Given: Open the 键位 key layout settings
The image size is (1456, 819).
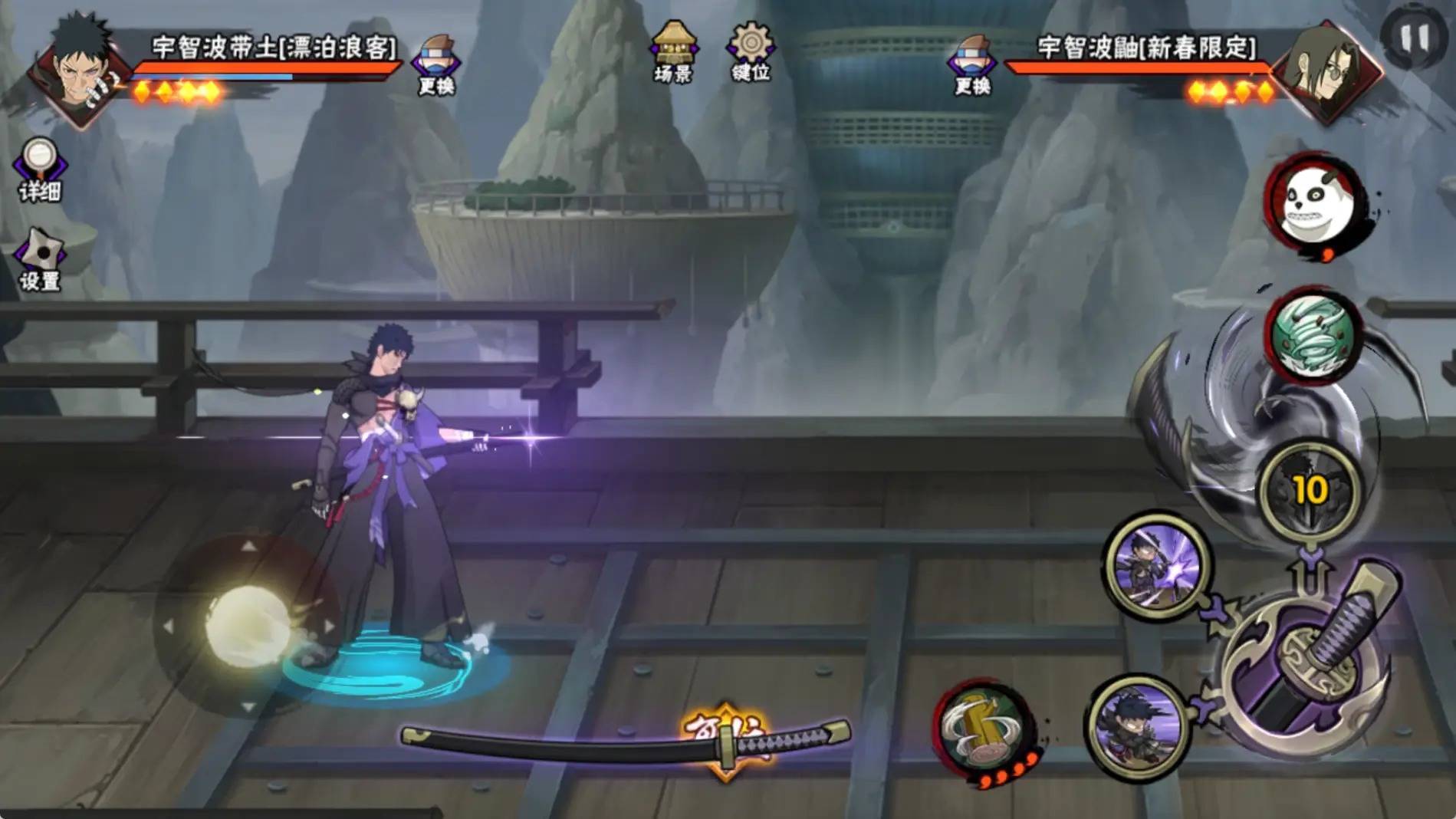Looking at the screenshot, I should pos(751,51).
